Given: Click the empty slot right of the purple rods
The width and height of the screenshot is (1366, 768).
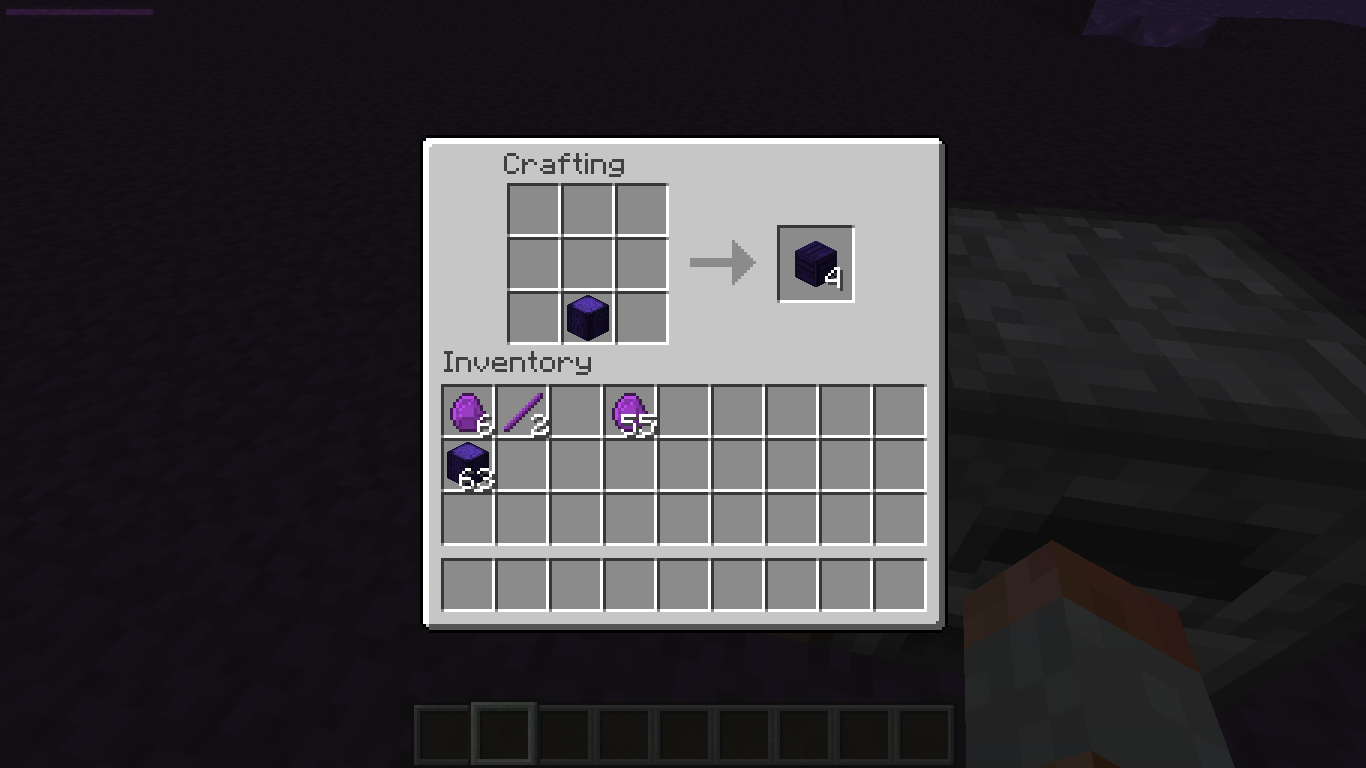Looking at the screenshot, I should 576,410.
